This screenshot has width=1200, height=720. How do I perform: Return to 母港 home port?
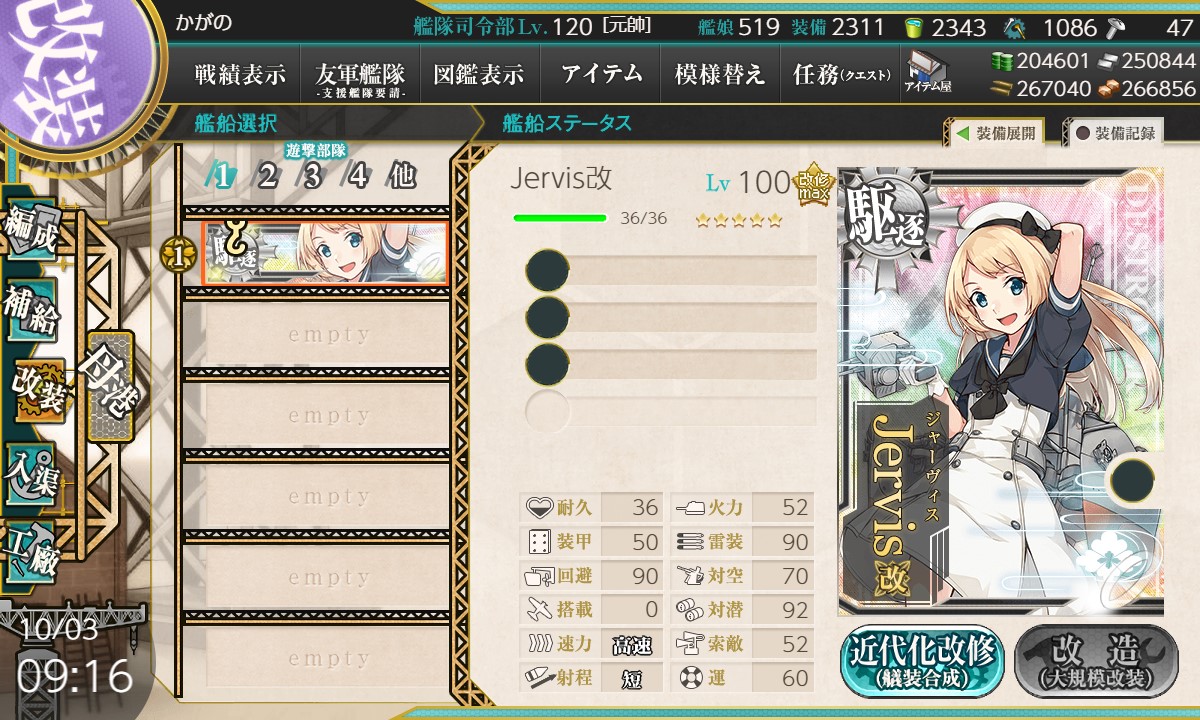pos(108,385)
